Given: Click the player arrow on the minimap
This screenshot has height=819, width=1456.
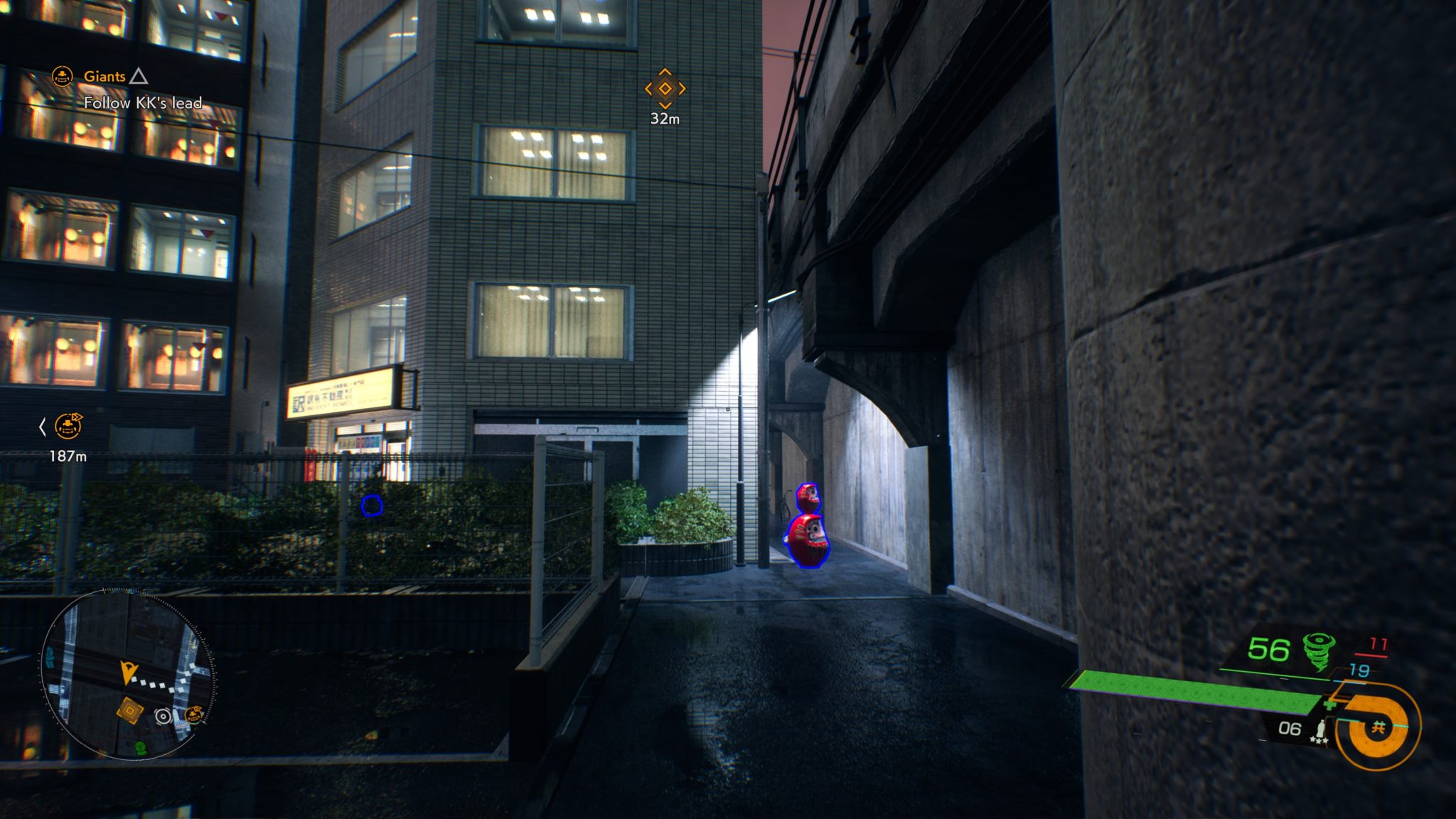Looking at the screenshot, I should pos(127,673).
